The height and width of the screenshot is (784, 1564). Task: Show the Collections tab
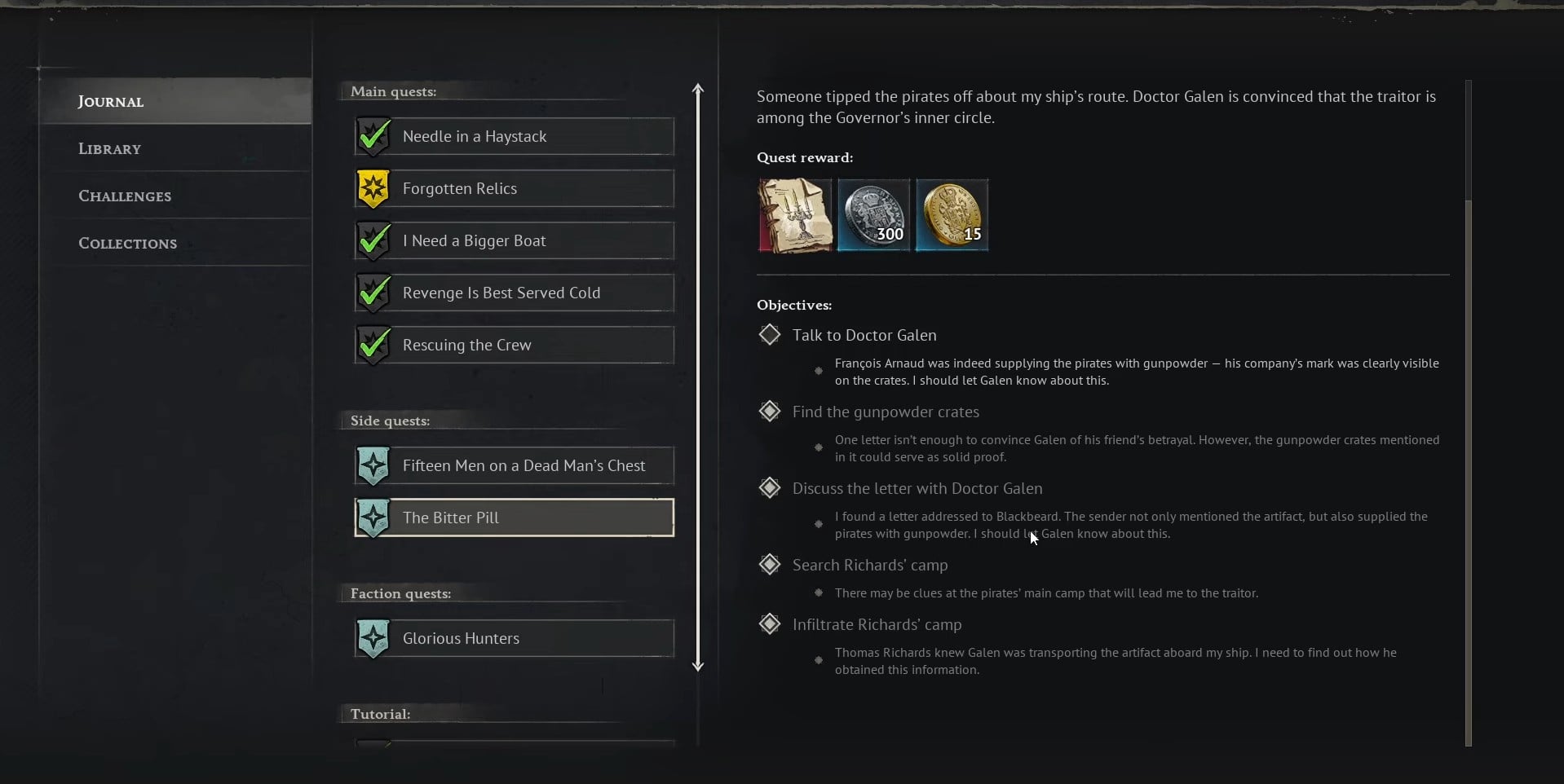click(127, 244)
